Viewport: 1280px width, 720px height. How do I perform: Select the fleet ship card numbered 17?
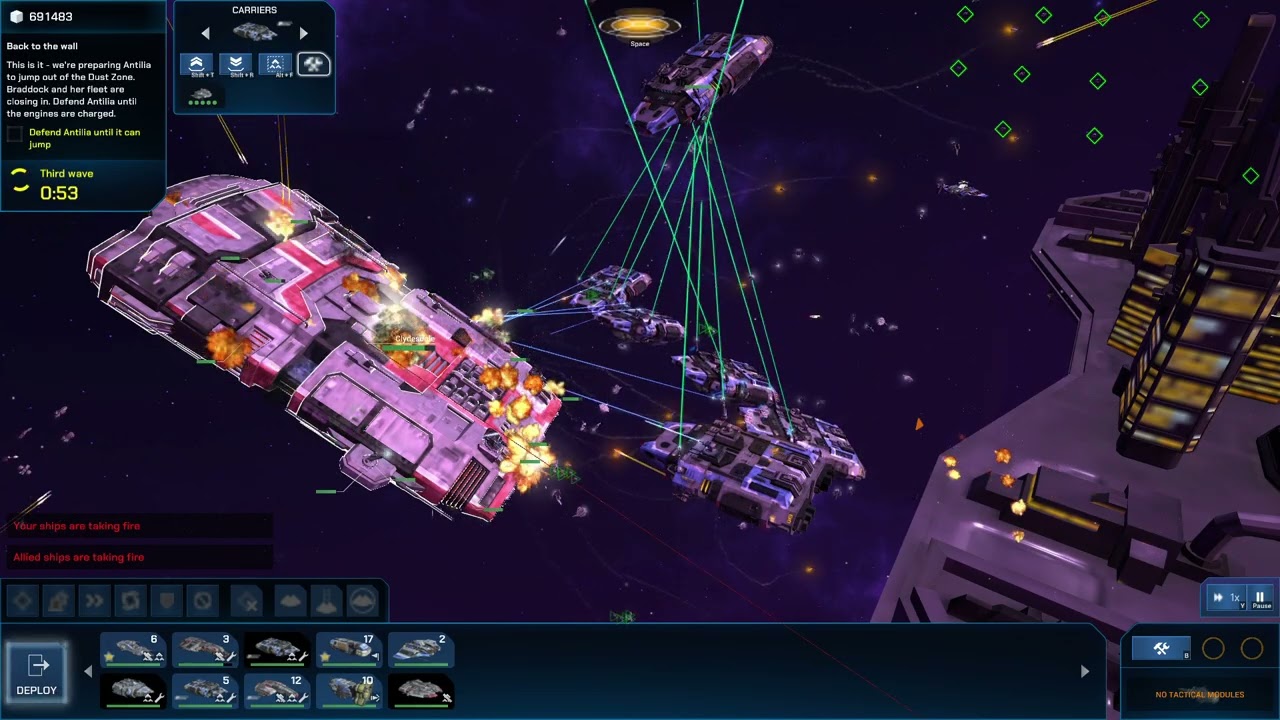pyautogui.click(x=350, y=650)
